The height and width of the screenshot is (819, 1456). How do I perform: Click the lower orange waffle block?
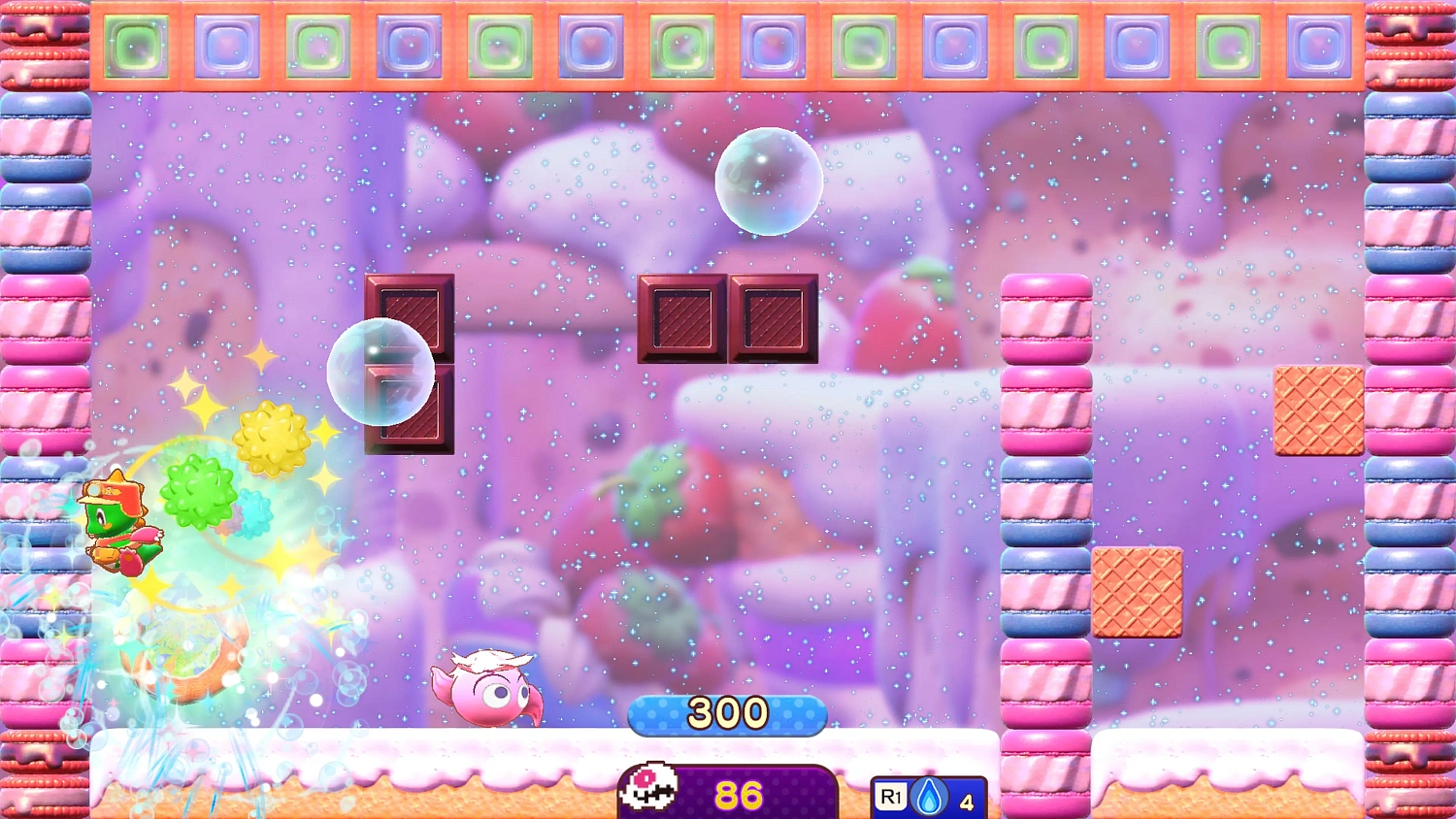tap(1138, 591)
